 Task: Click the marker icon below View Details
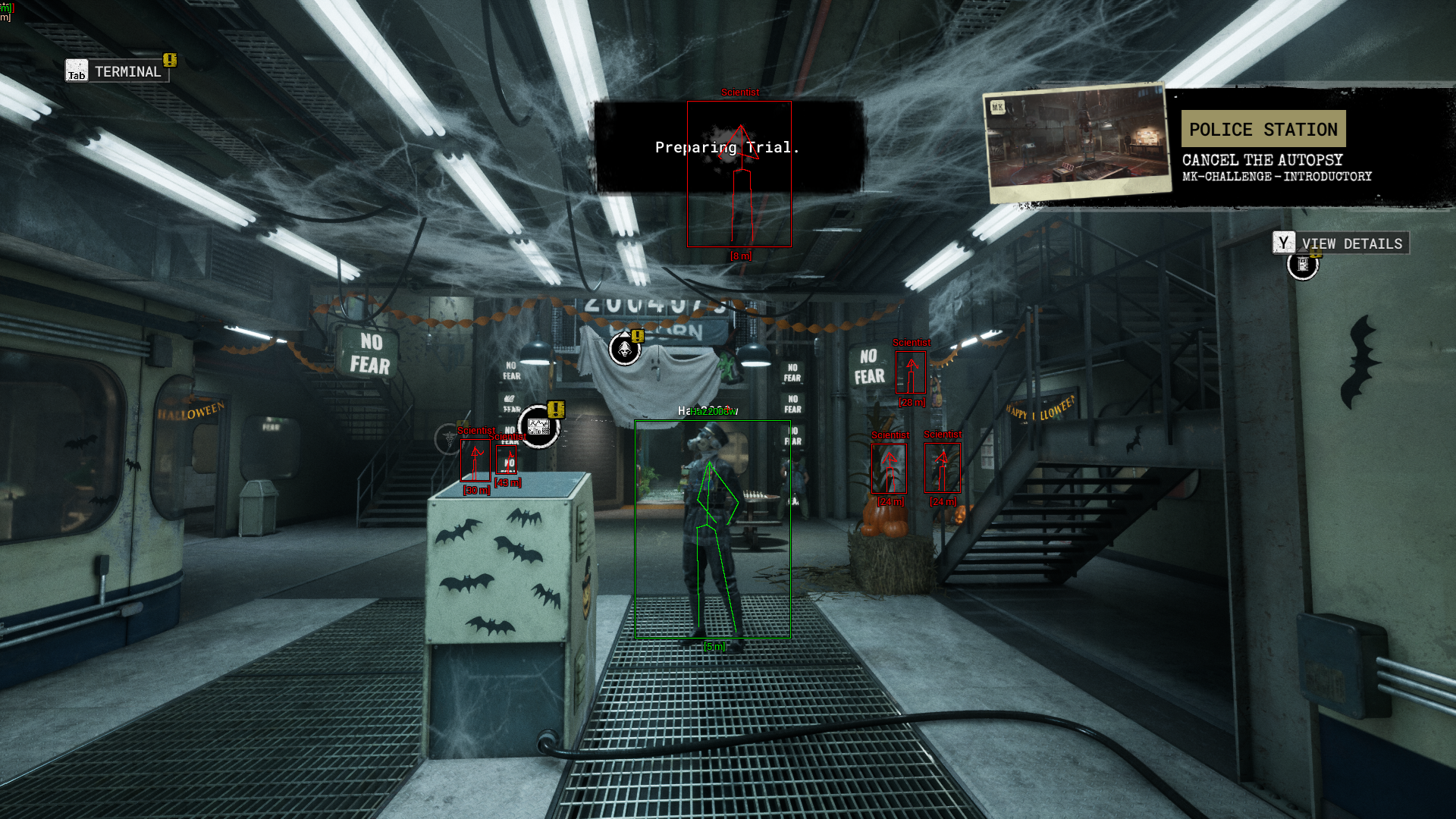[x=1303, y=265]
